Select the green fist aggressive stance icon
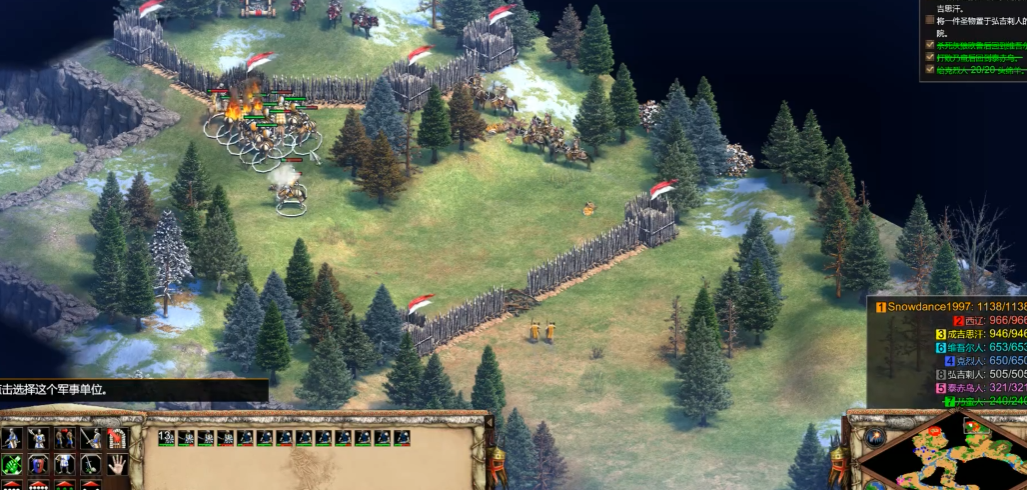 point(13,463)
